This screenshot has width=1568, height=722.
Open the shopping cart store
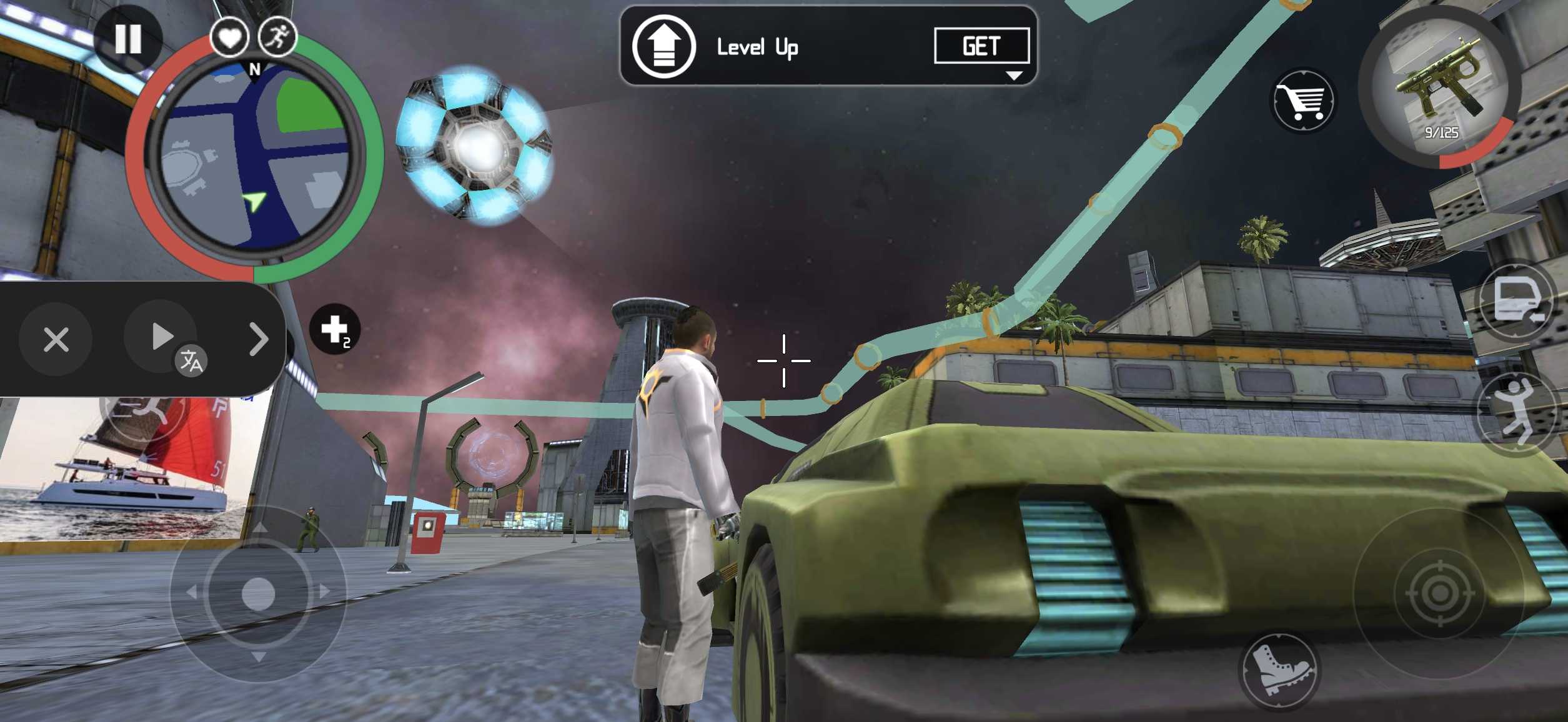point(1303,100)
